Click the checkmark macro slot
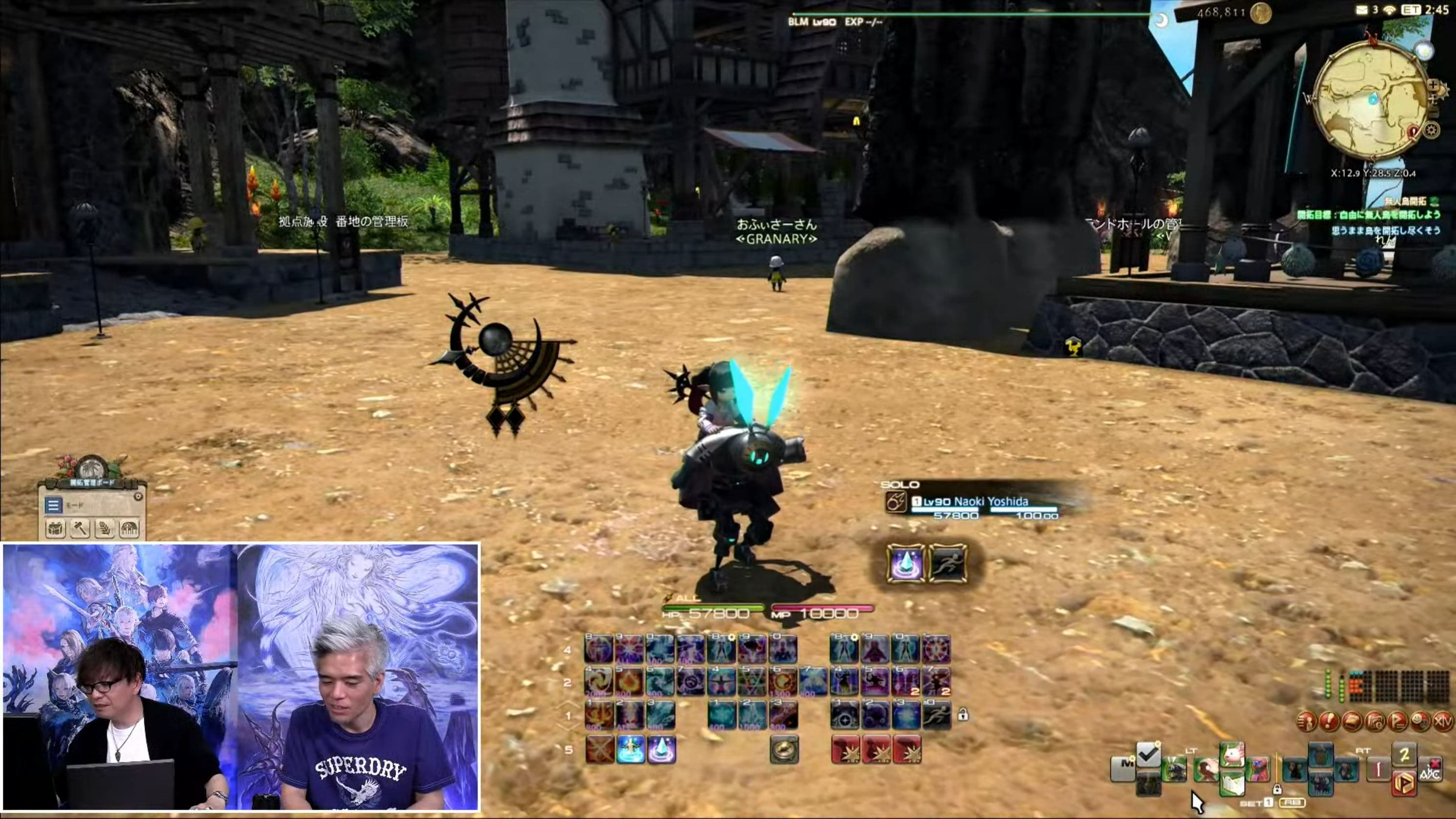1456x819 pixels. tap(1148, 755)
